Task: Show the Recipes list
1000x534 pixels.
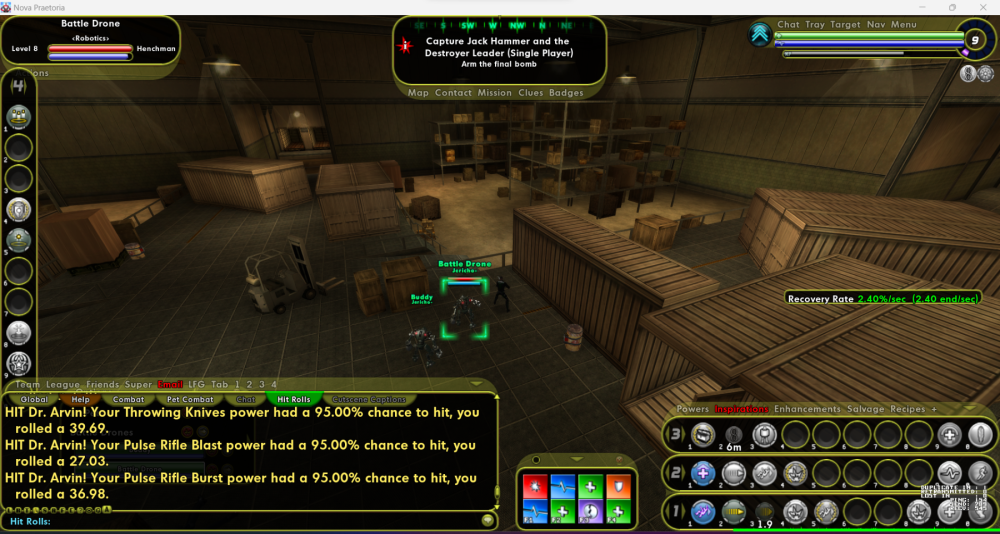Action: click(909, 409)
